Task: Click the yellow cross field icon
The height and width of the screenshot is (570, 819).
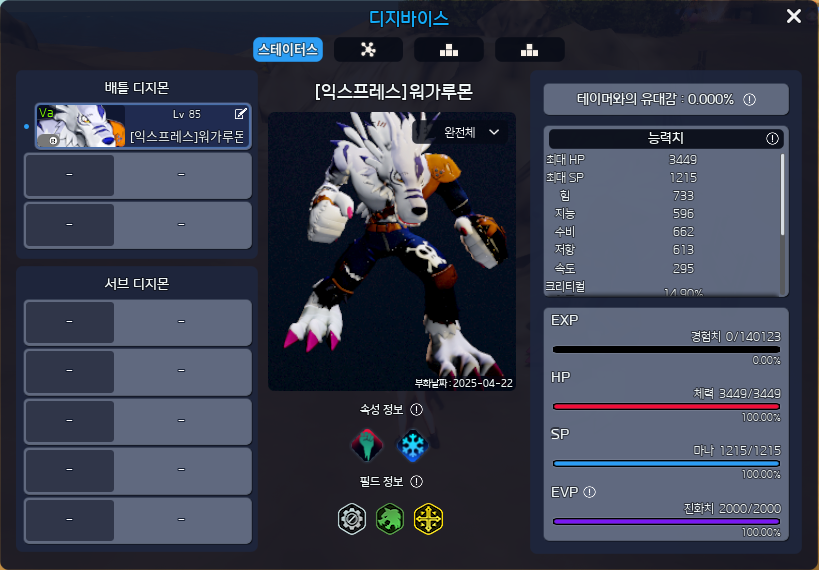Action: point(428,518)
